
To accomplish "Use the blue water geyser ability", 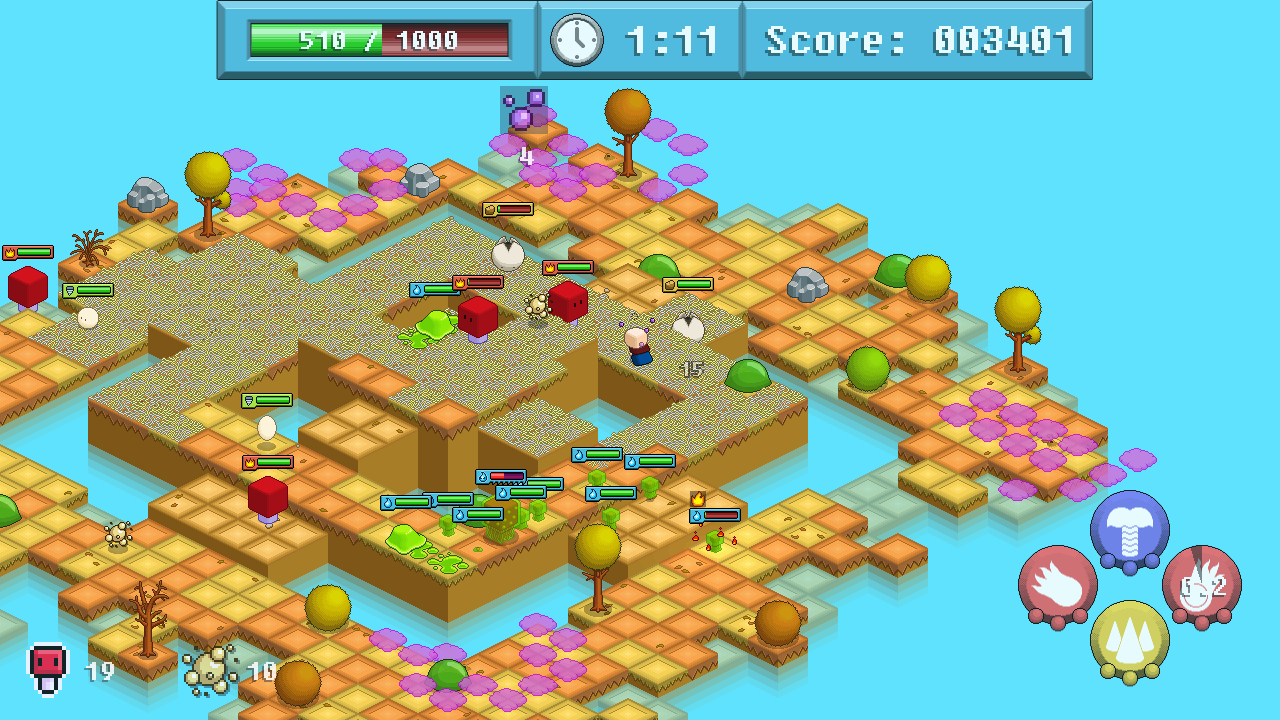I will (x=1129, y=530).
